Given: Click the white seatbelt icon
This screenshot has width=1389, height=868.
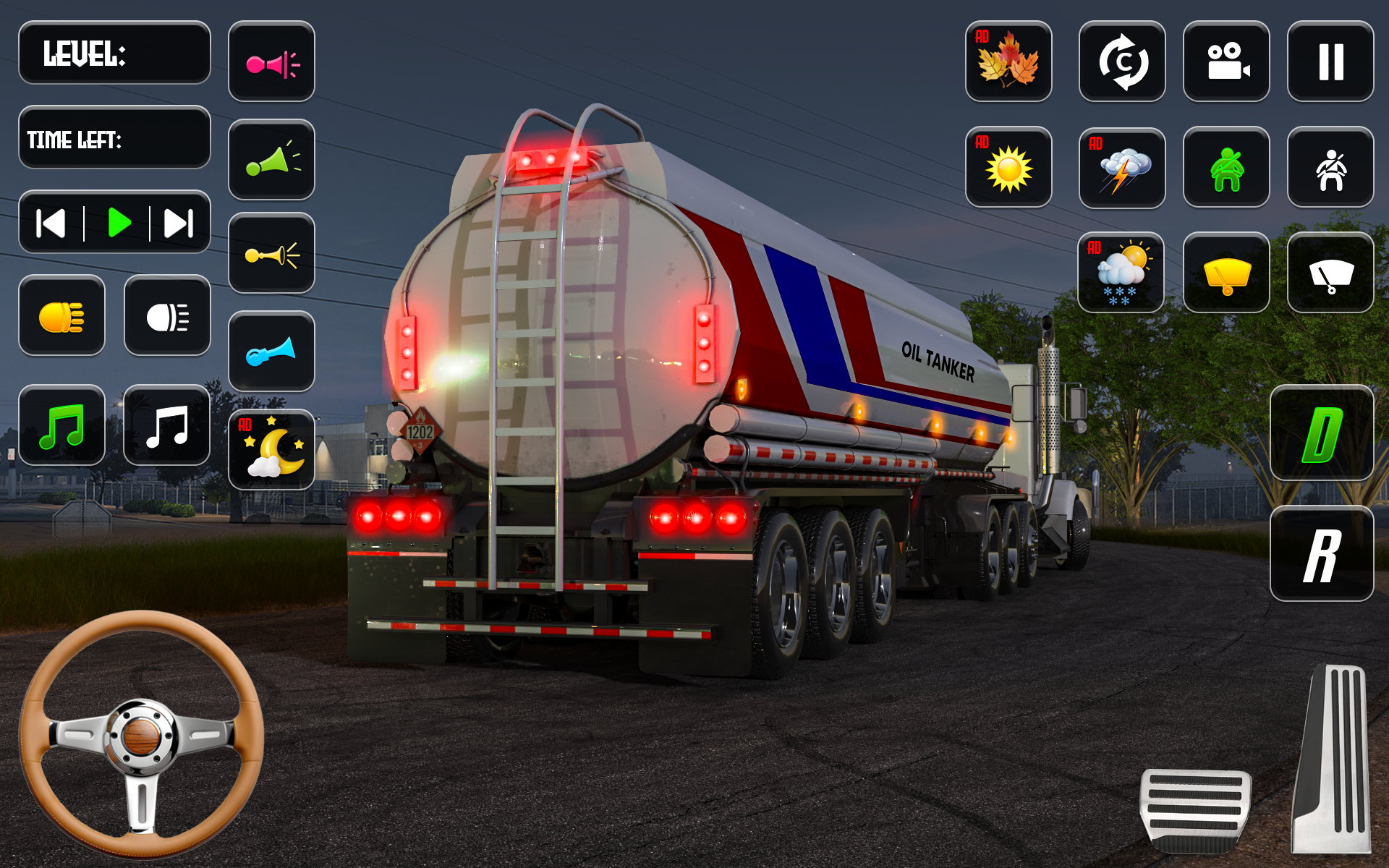Looking at the screenshot, I should pos(1330,167).
